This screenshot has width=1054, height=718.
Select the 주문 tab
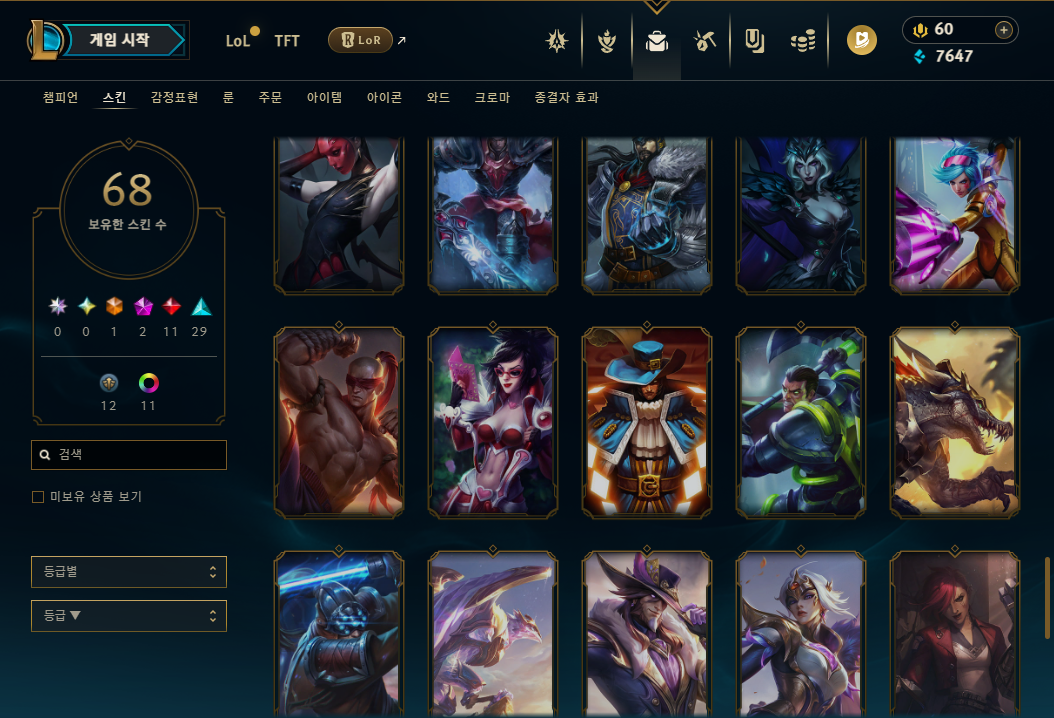point(270,98)
